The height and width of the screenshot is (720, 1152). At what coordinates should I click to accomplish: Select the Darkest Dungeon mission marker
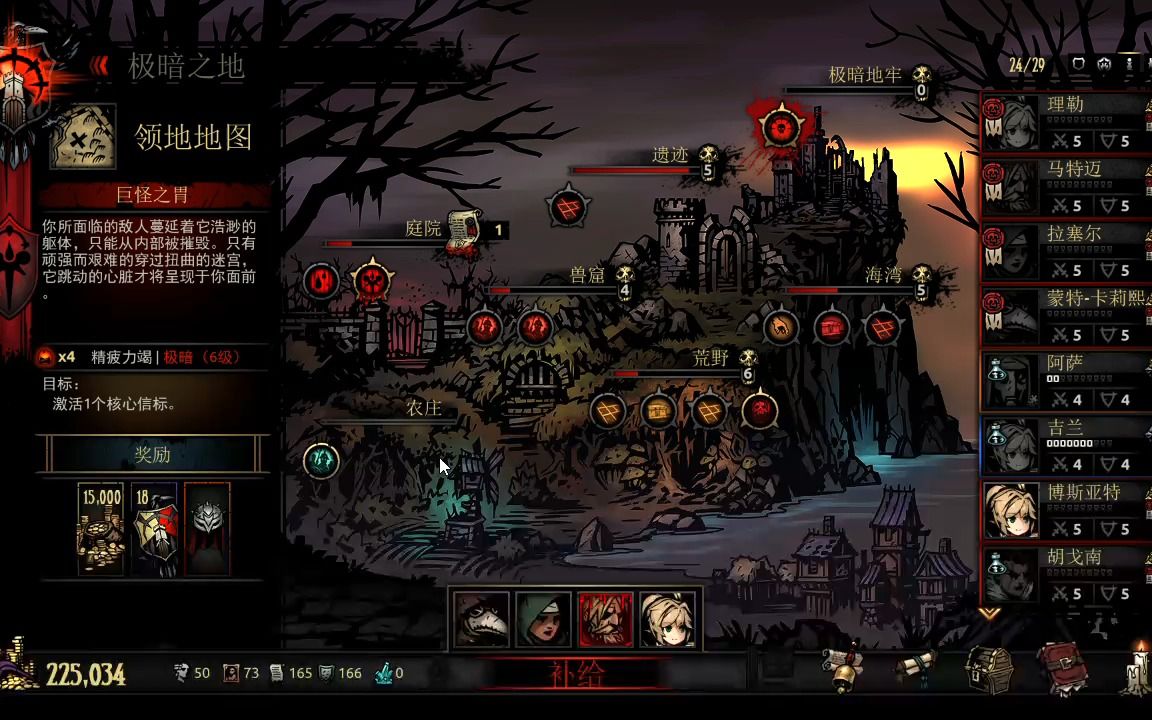(x=781, y=126)
